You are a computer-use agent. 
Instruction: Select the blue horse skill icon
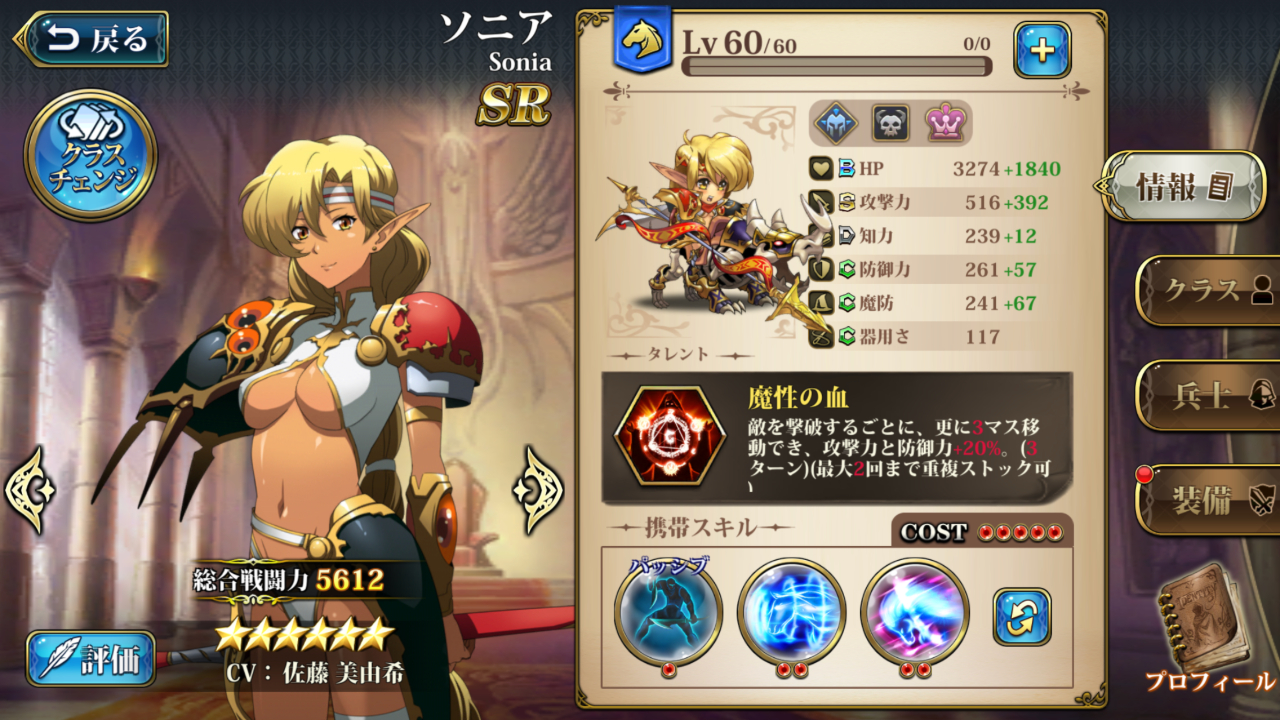coord(791,612)
